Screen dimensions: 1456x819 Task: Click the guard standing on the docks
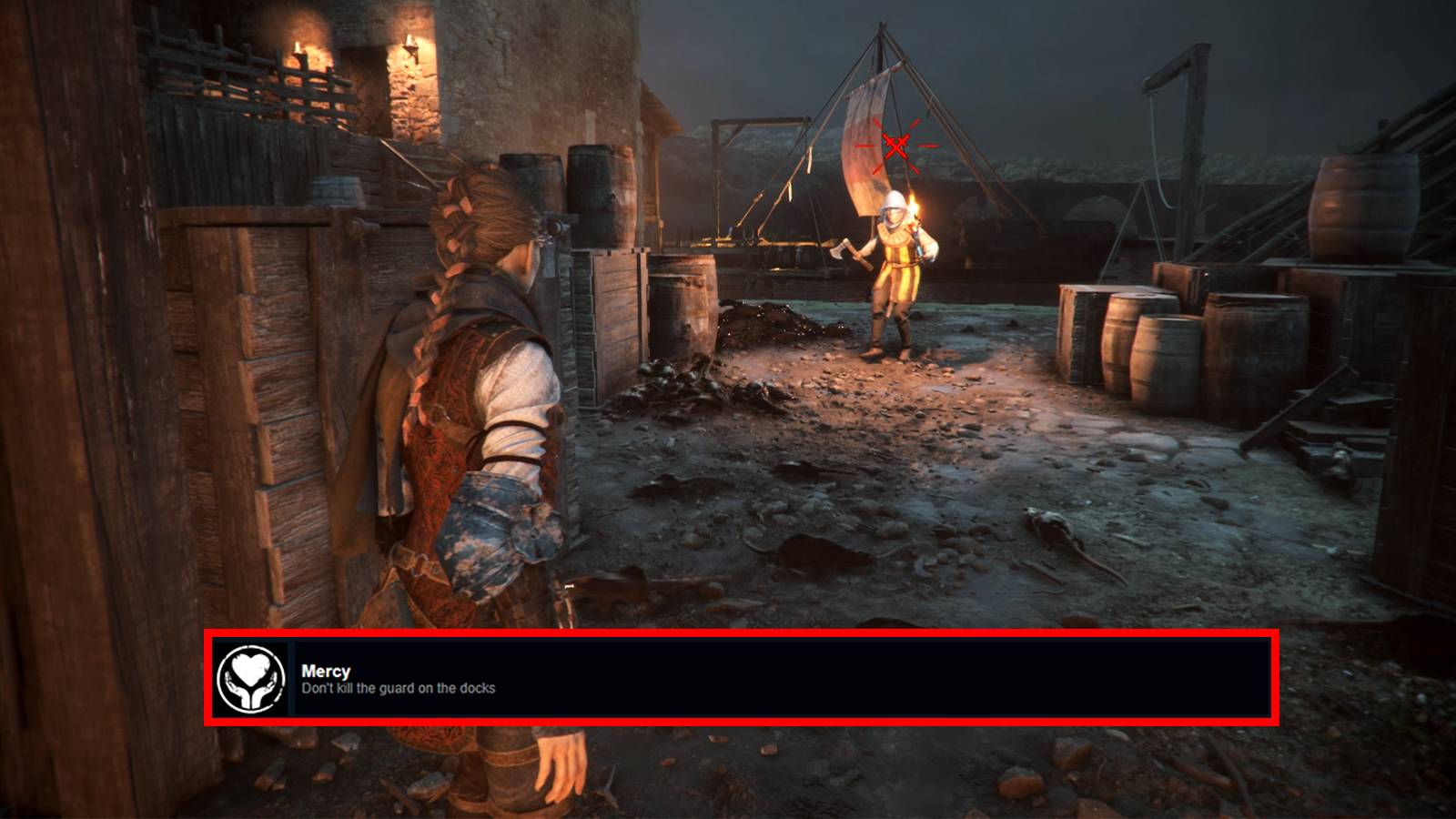click(x=896, y=273)
